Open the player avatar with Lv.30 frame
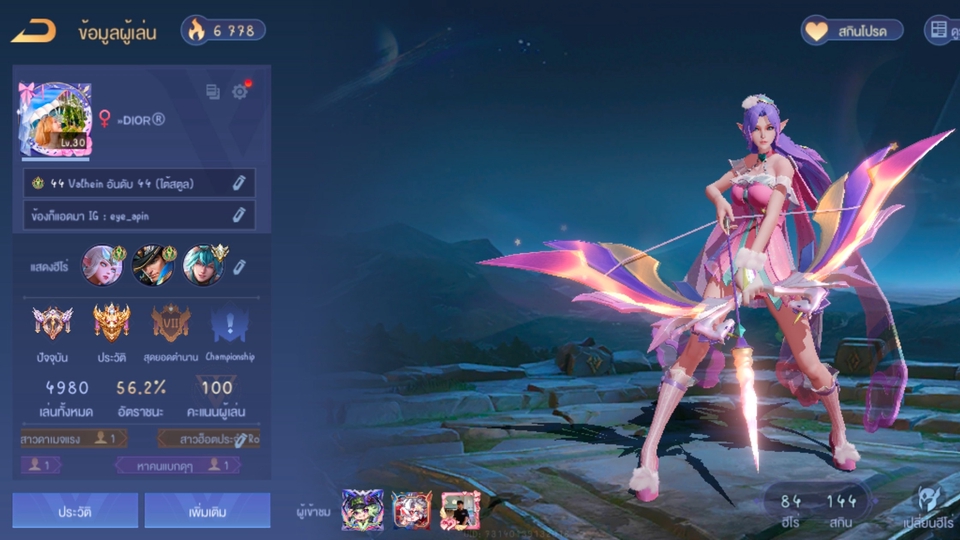 [x=54, y=120]
